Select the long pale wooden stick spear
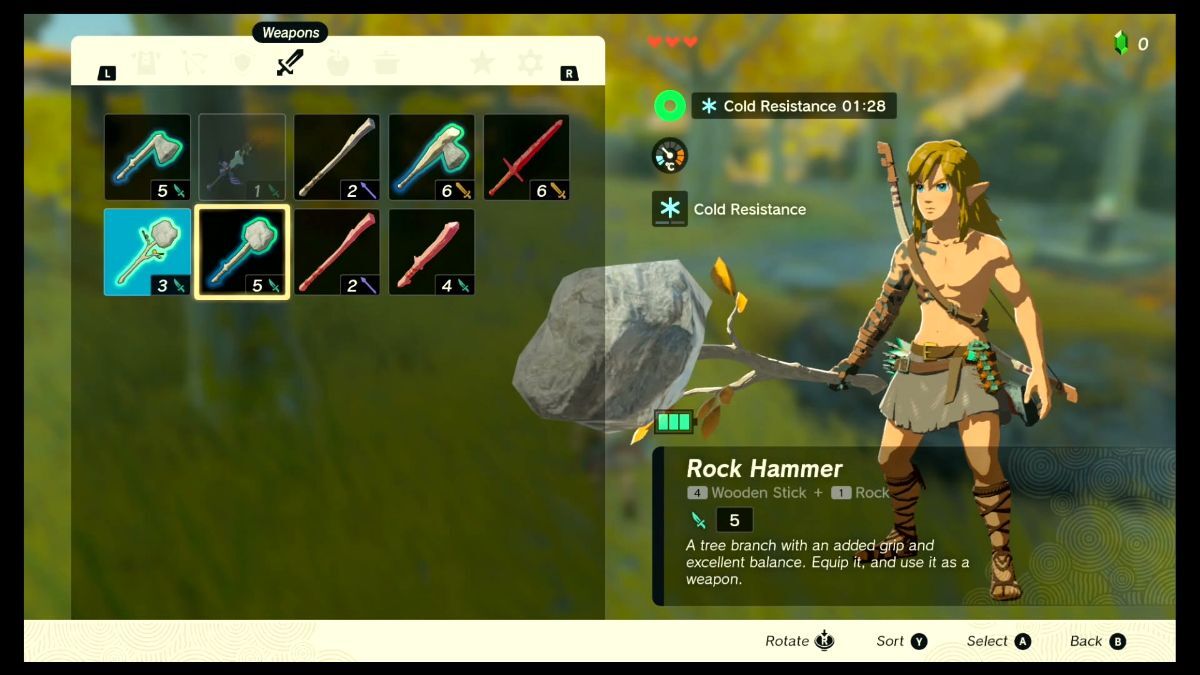 (337, 157)
